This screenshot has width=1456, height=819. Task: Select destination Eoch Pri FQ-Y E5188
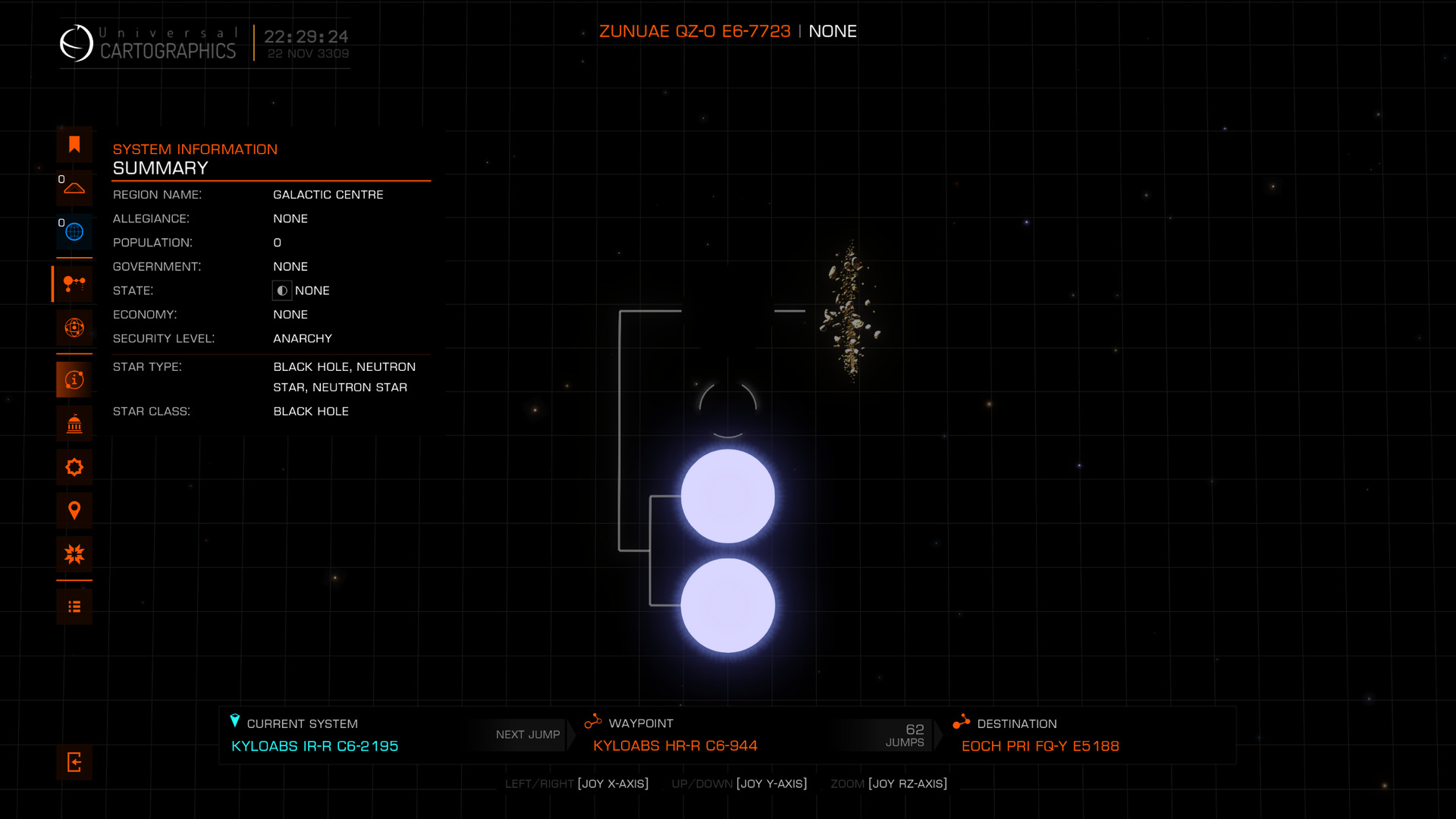(1040, 746)
